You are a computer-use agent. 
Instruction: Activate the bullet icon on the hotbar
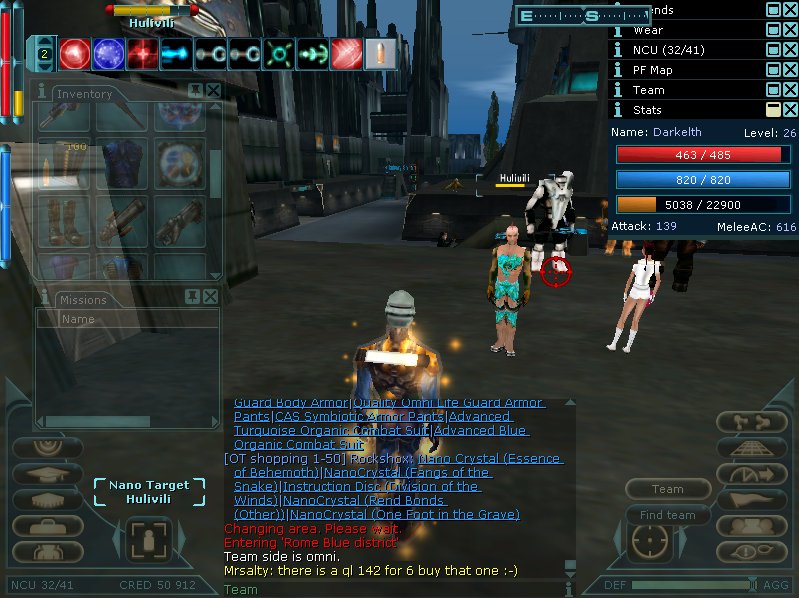click(374, 54)
